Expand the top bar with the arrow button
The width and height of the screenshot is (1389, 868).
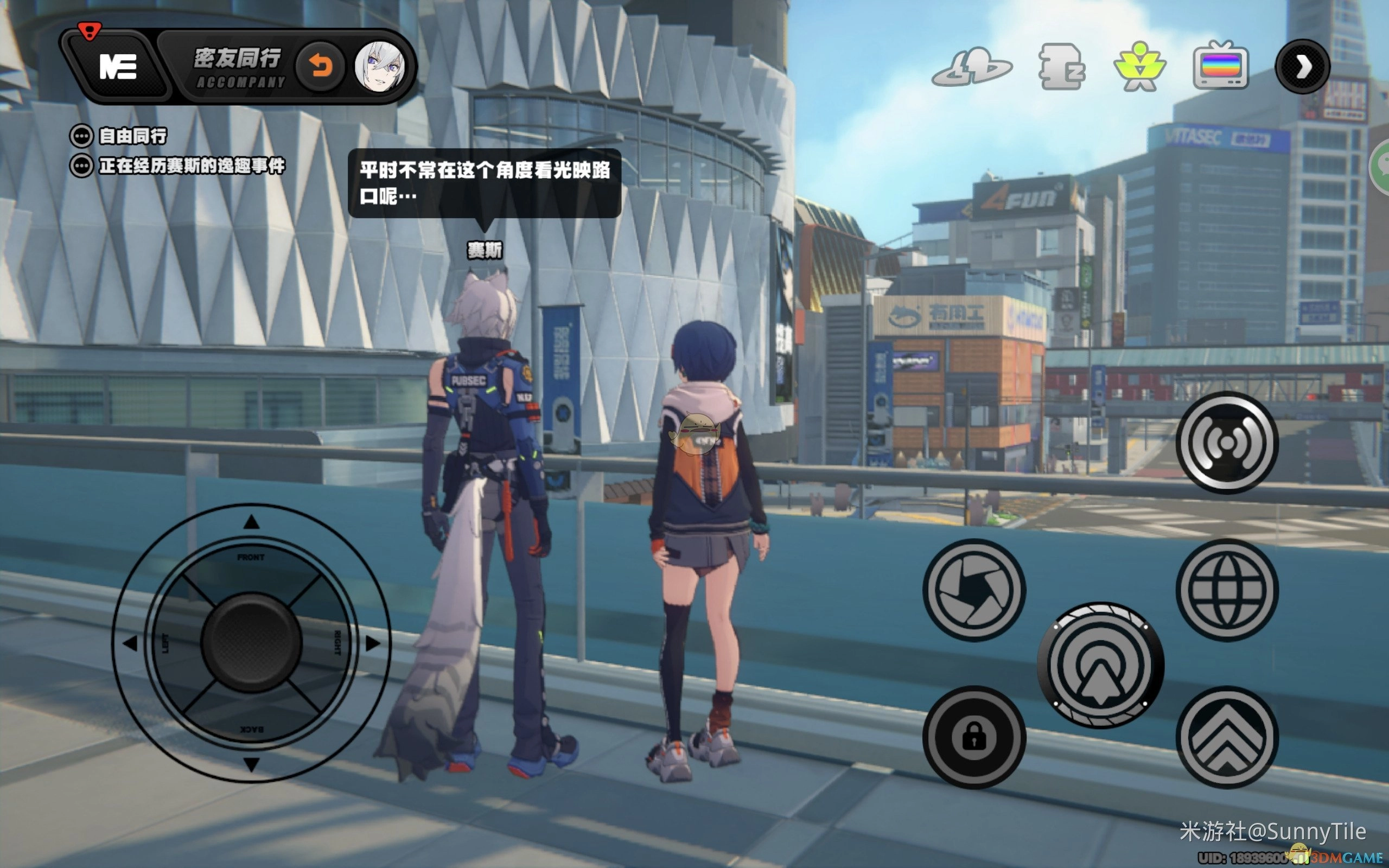[1302, 67]
